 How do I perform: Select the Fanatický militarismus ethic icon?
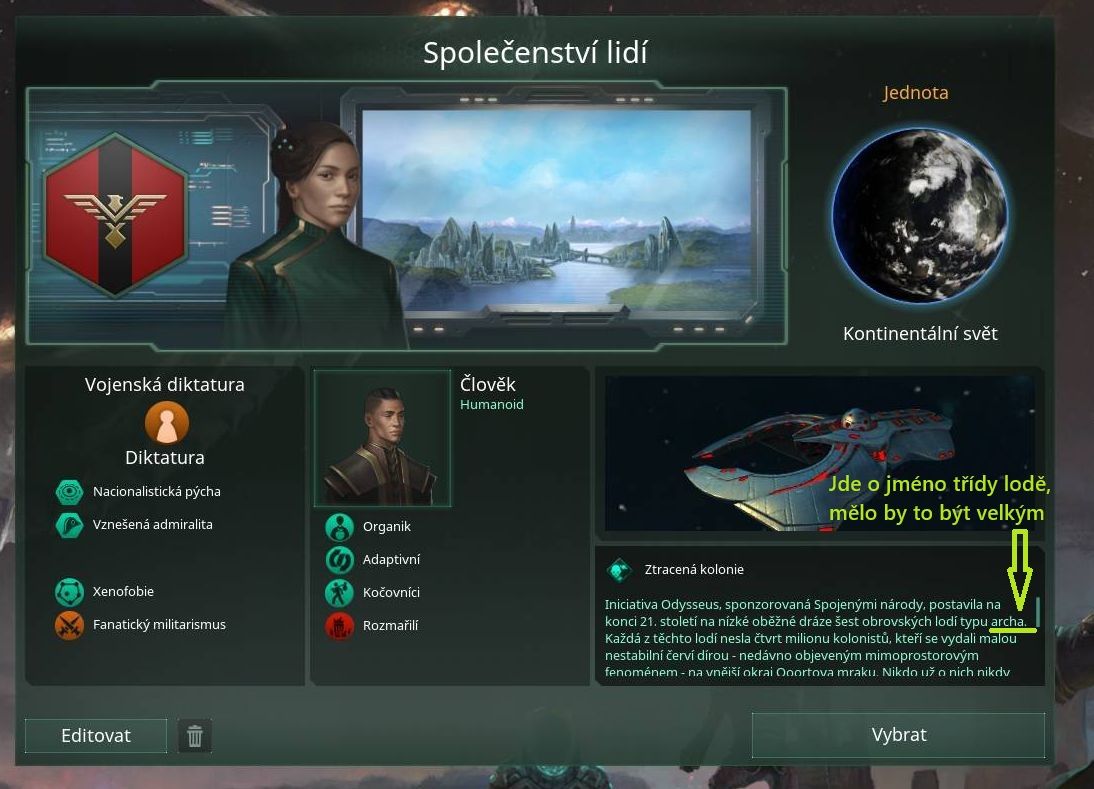pyautogui.click(x=69, y=625)
